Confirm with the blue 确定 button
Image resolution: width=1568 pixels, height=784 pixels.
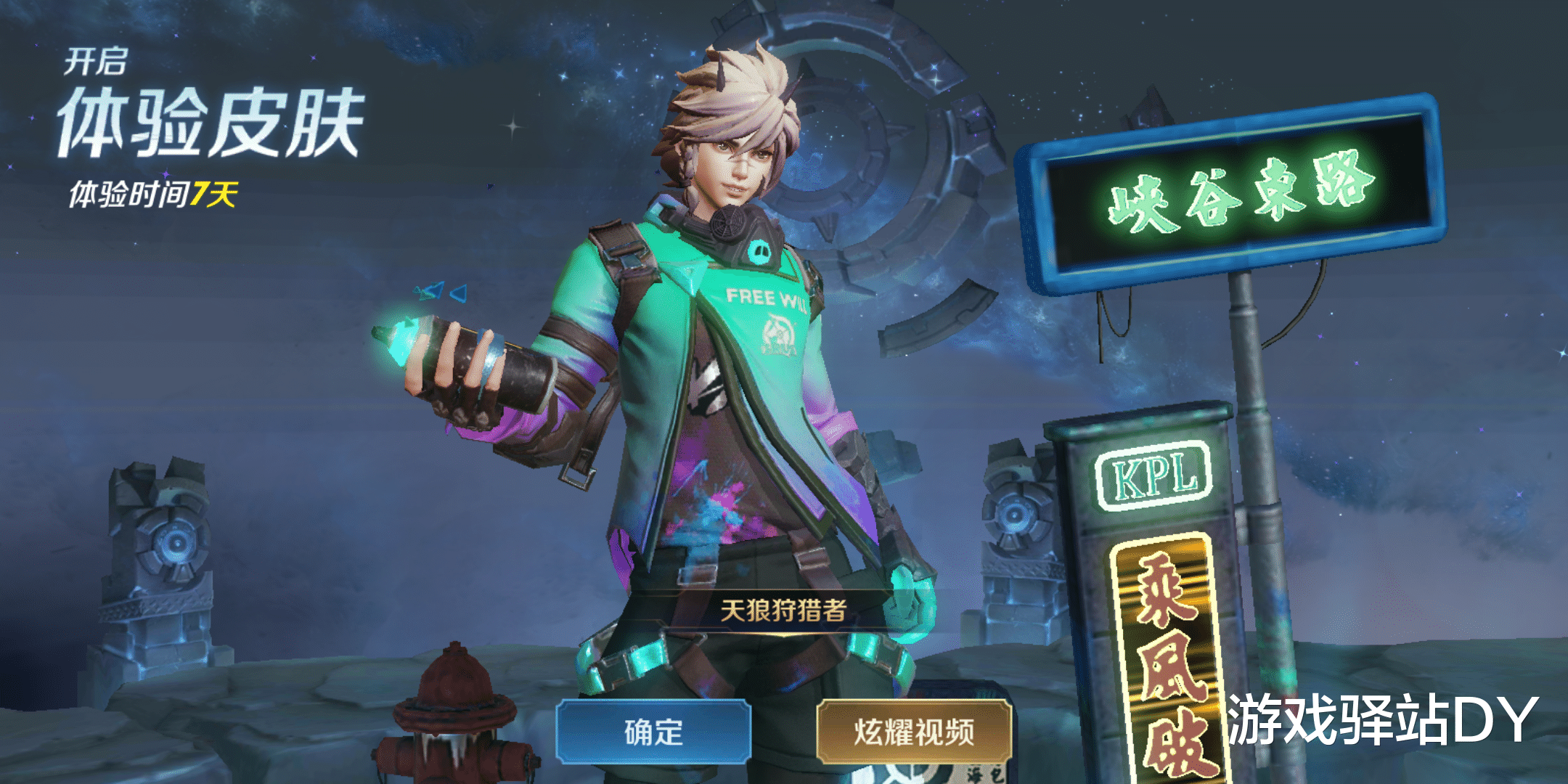pyautogui.click(x=653, y=732)
